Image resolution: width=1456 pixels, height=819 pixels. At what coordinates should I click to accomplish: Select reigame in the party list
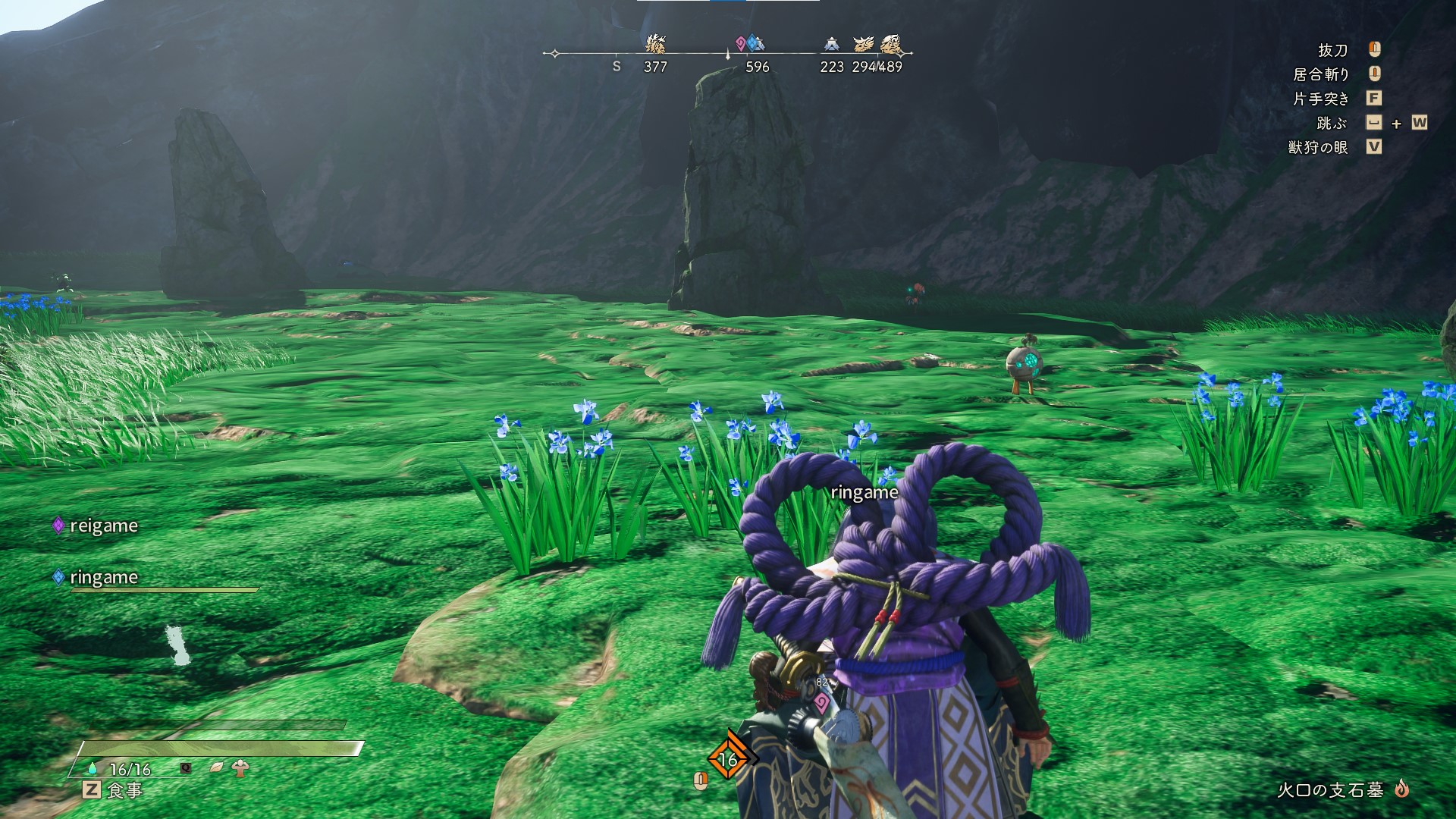103,526
